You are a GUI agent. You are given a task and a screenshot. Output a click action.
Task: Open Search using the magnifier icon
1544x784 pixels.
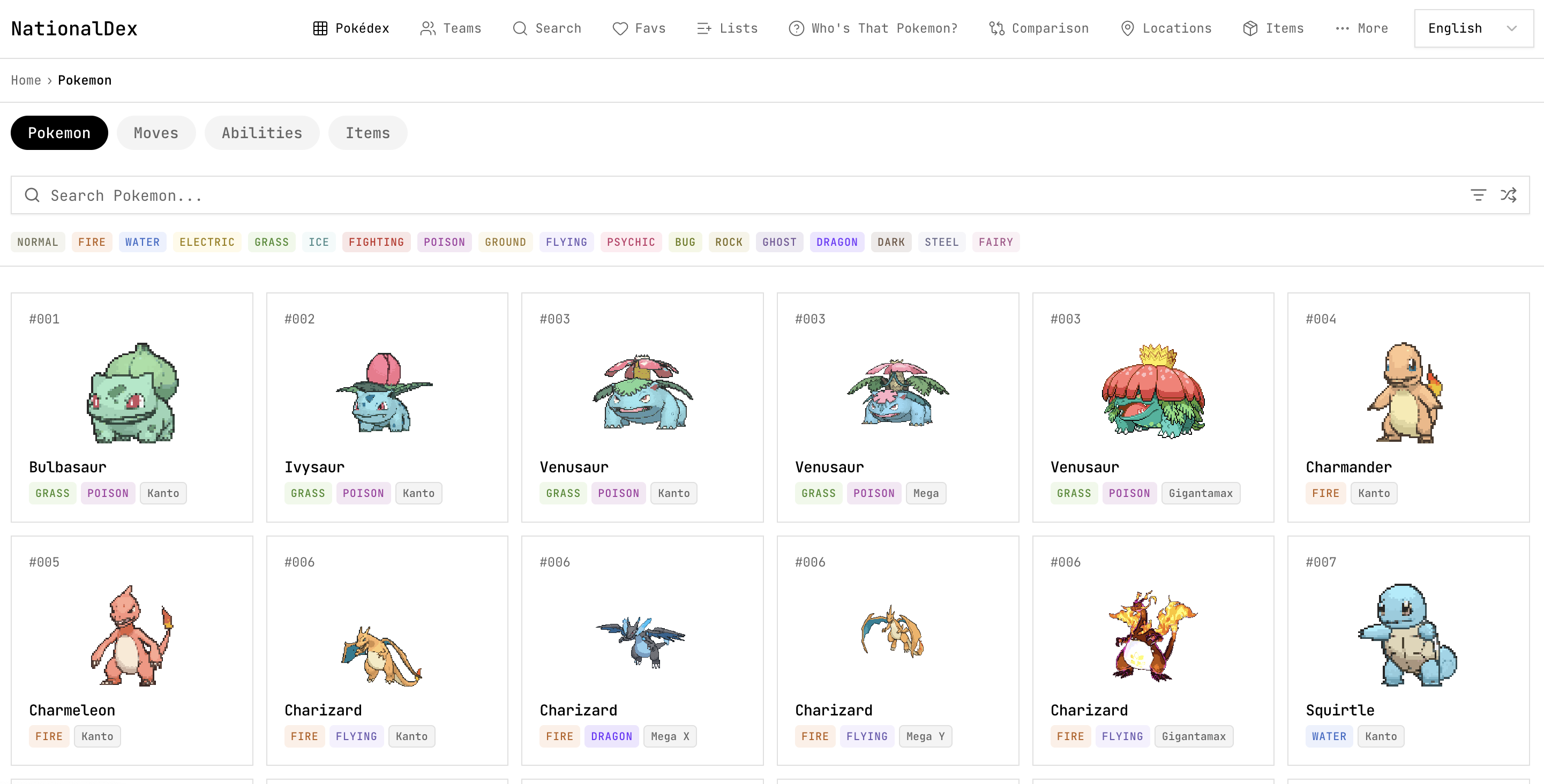click(x=546, y=27)
